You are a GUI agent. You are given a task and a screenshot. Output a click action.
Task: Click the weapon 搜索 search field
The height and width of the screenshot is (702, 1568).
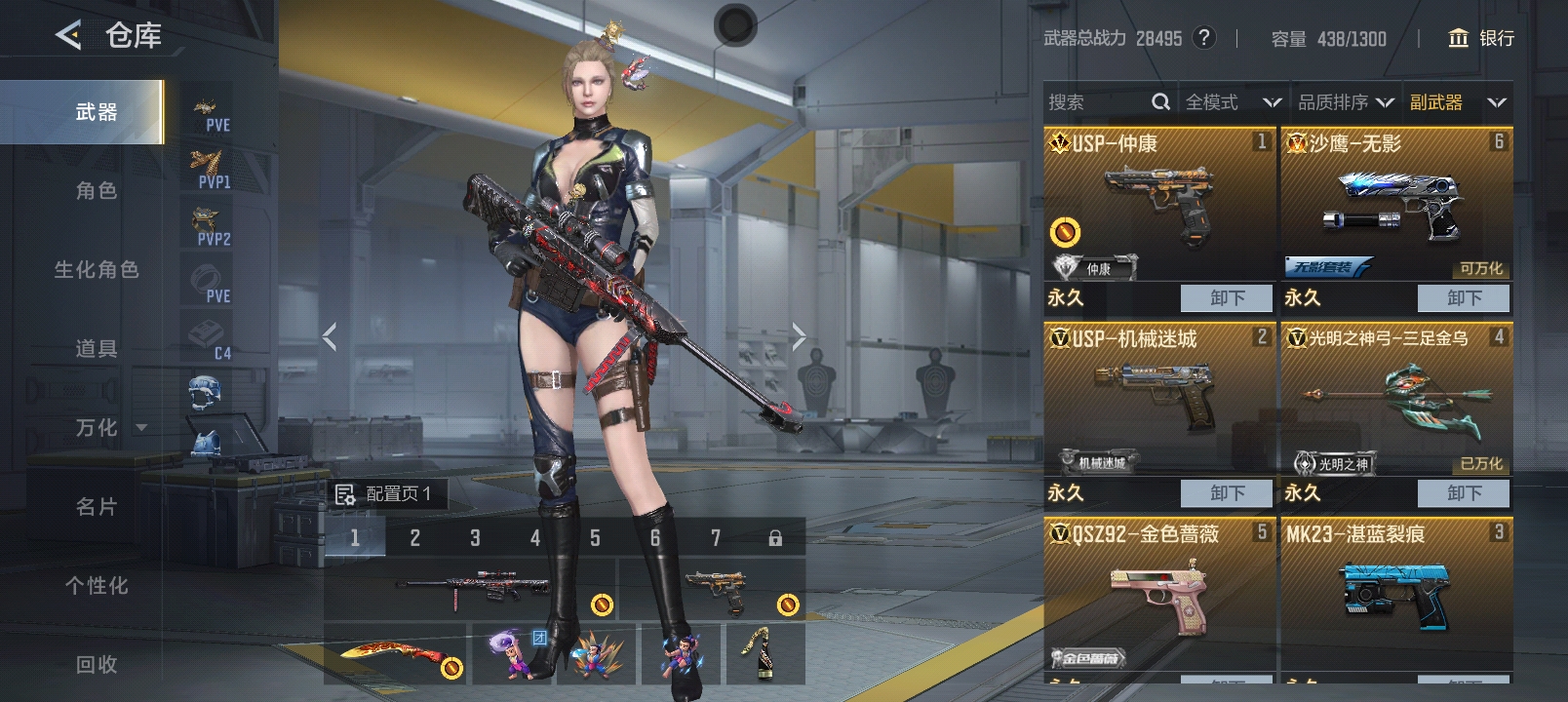(1097, 102)
